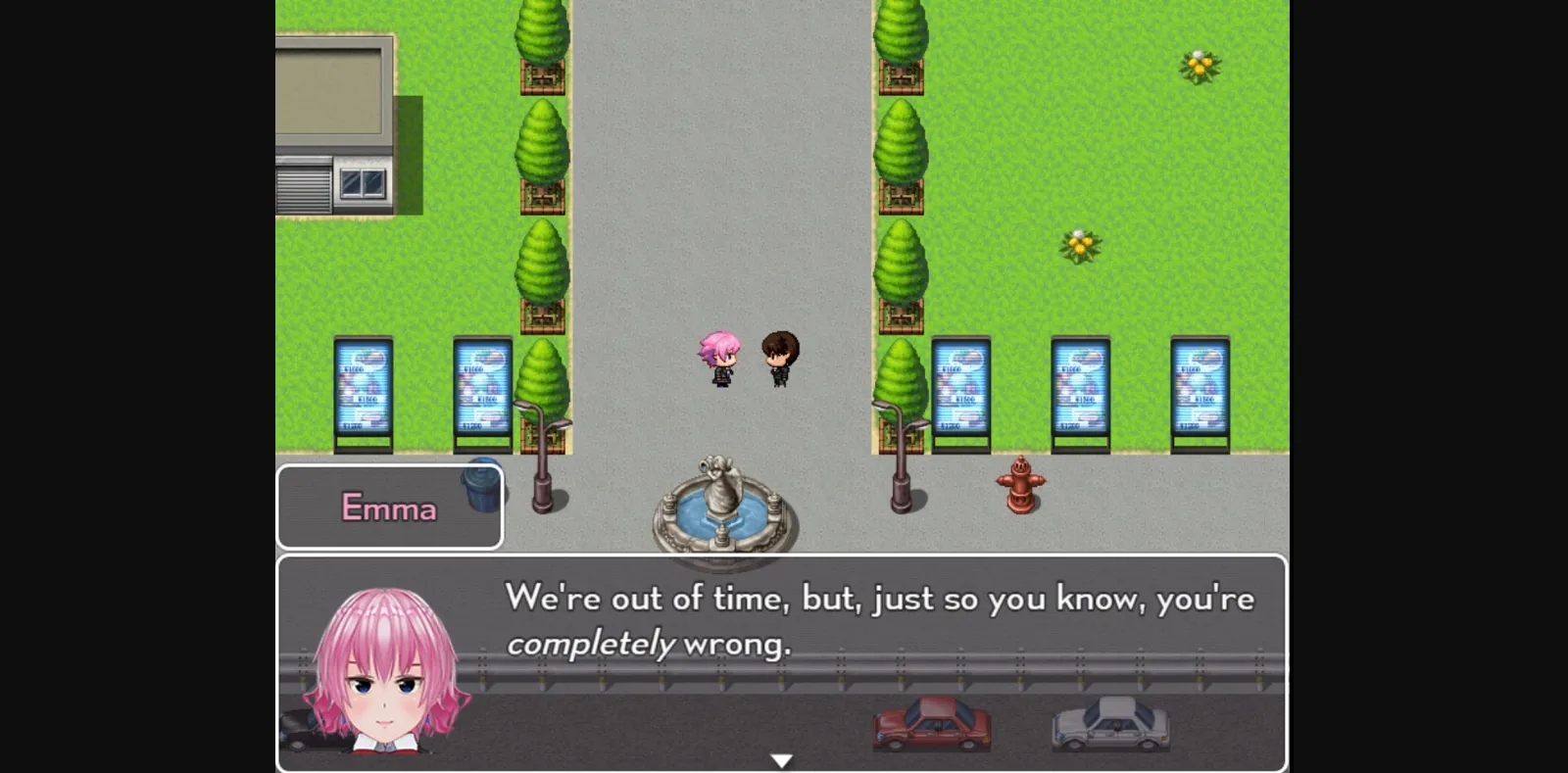Screen dimensions: 1568x773
Task: Click the Emma nameplate
Action: tap(389, 507)
